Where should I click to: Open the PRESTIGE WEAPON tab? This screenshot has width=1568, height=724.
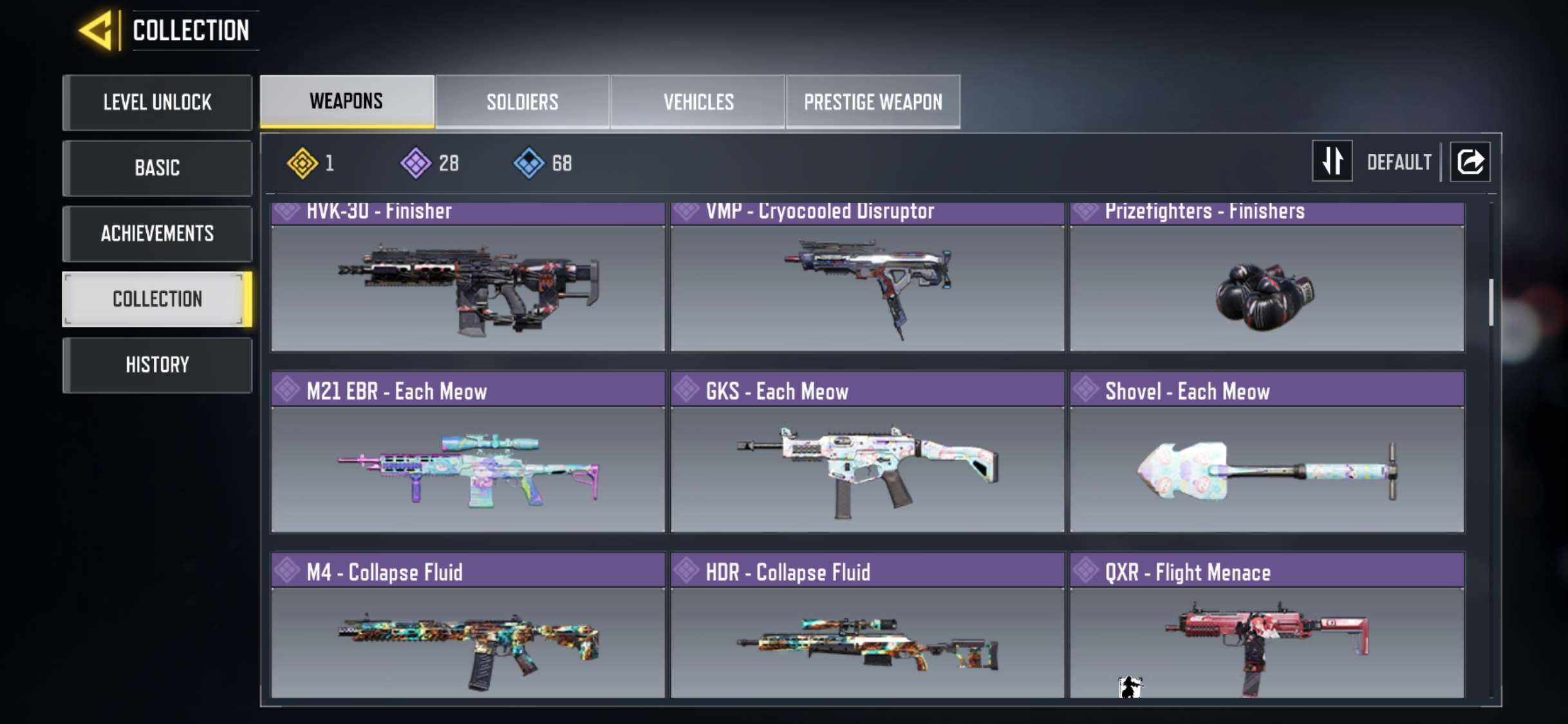[873, 101]
